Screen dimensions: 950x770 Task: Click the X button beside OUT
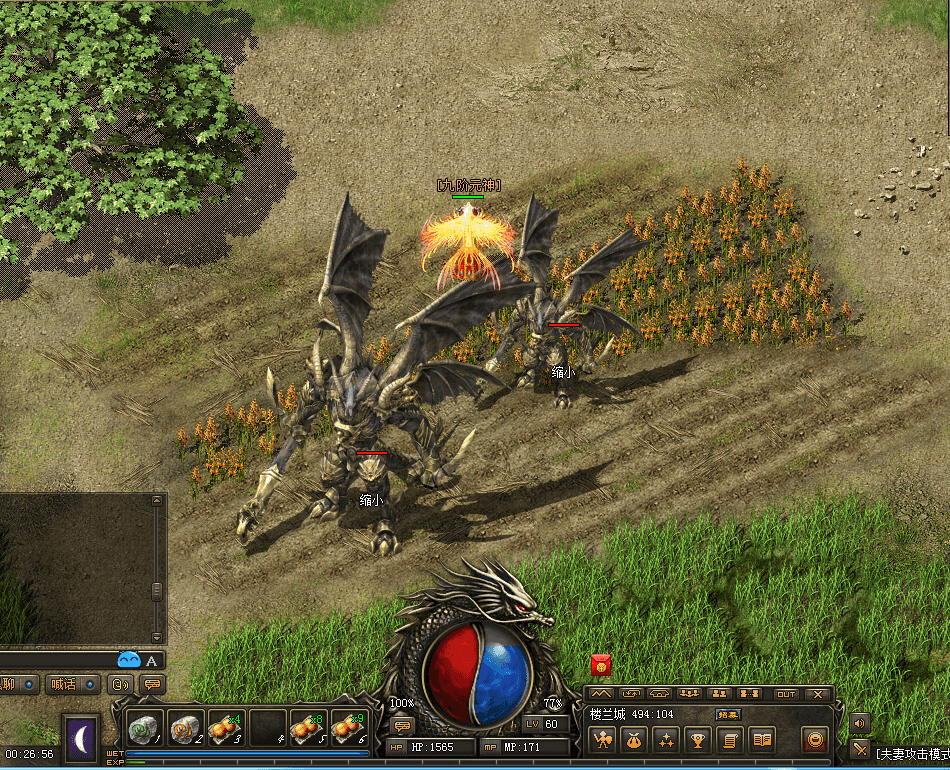coord(817,694)
